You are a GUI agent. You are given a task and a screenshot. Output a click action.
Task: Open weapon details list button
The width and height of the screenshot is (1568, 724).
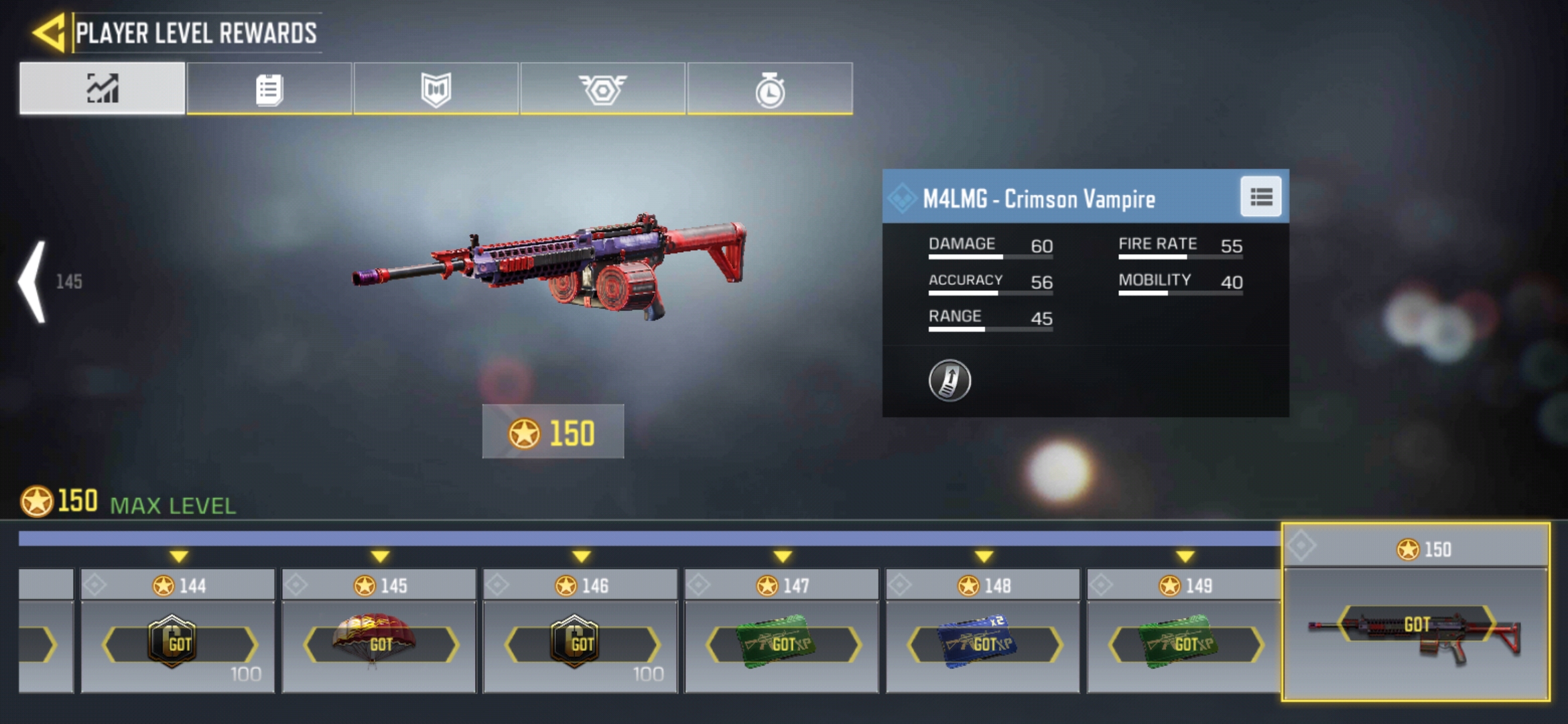(1260, 197)
